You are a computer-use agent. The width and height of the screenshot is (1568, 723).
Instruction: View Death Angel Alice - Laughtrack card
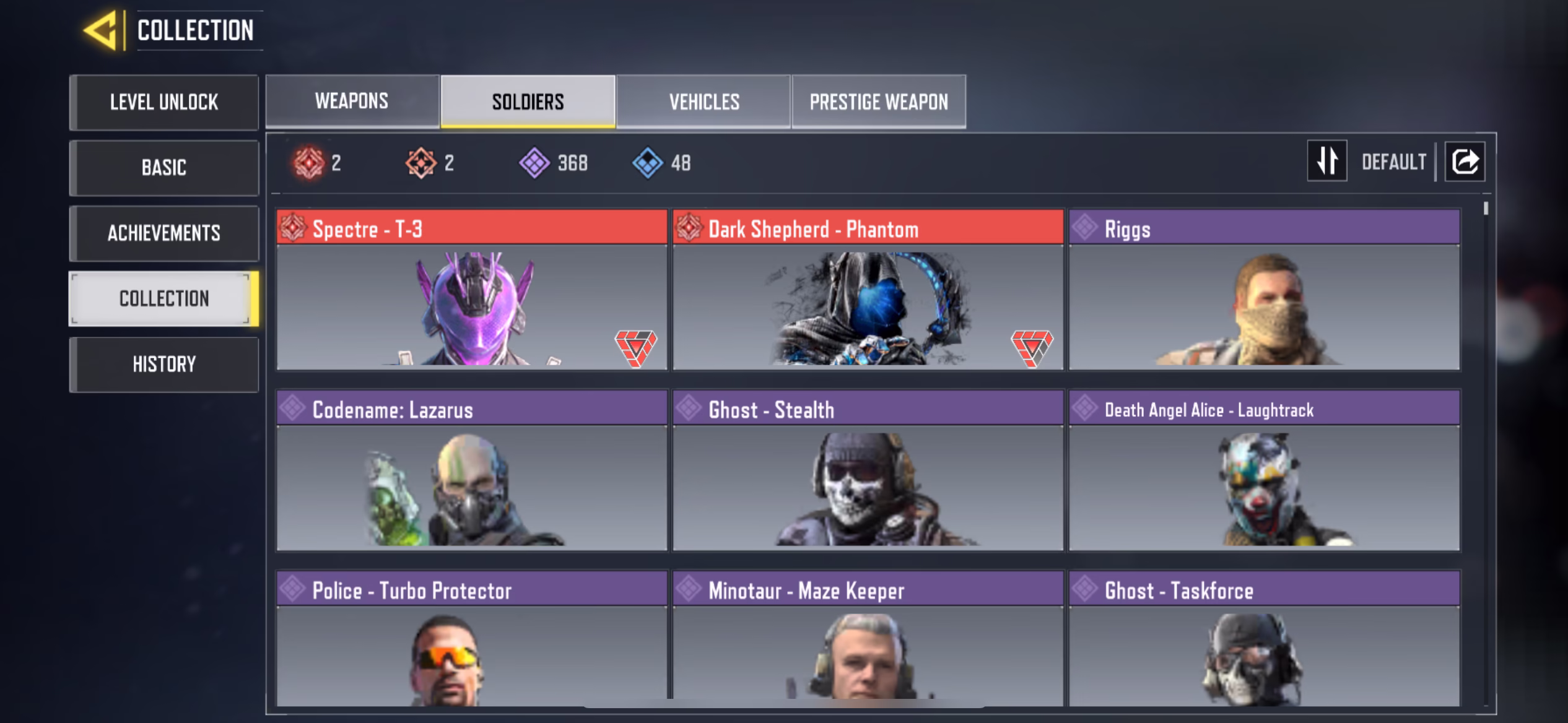pos(1264,470)
